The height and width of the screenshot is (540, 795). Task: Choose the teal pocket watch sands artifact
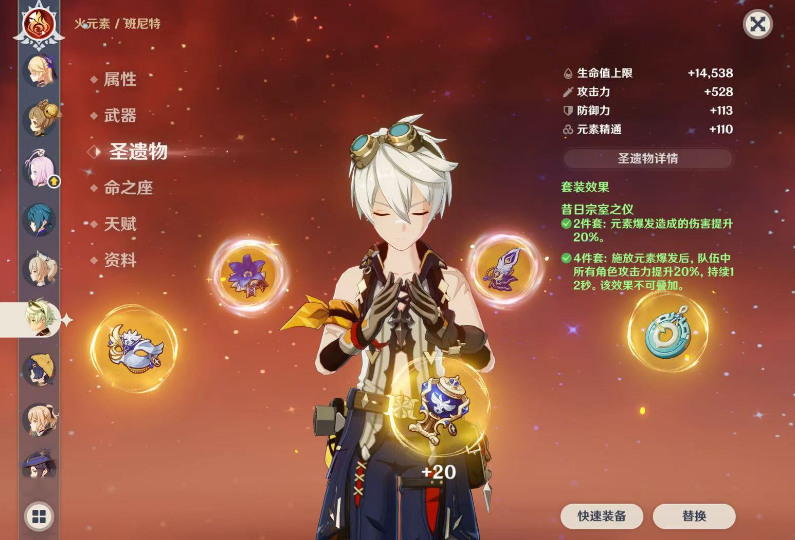(x=667, y=332)
